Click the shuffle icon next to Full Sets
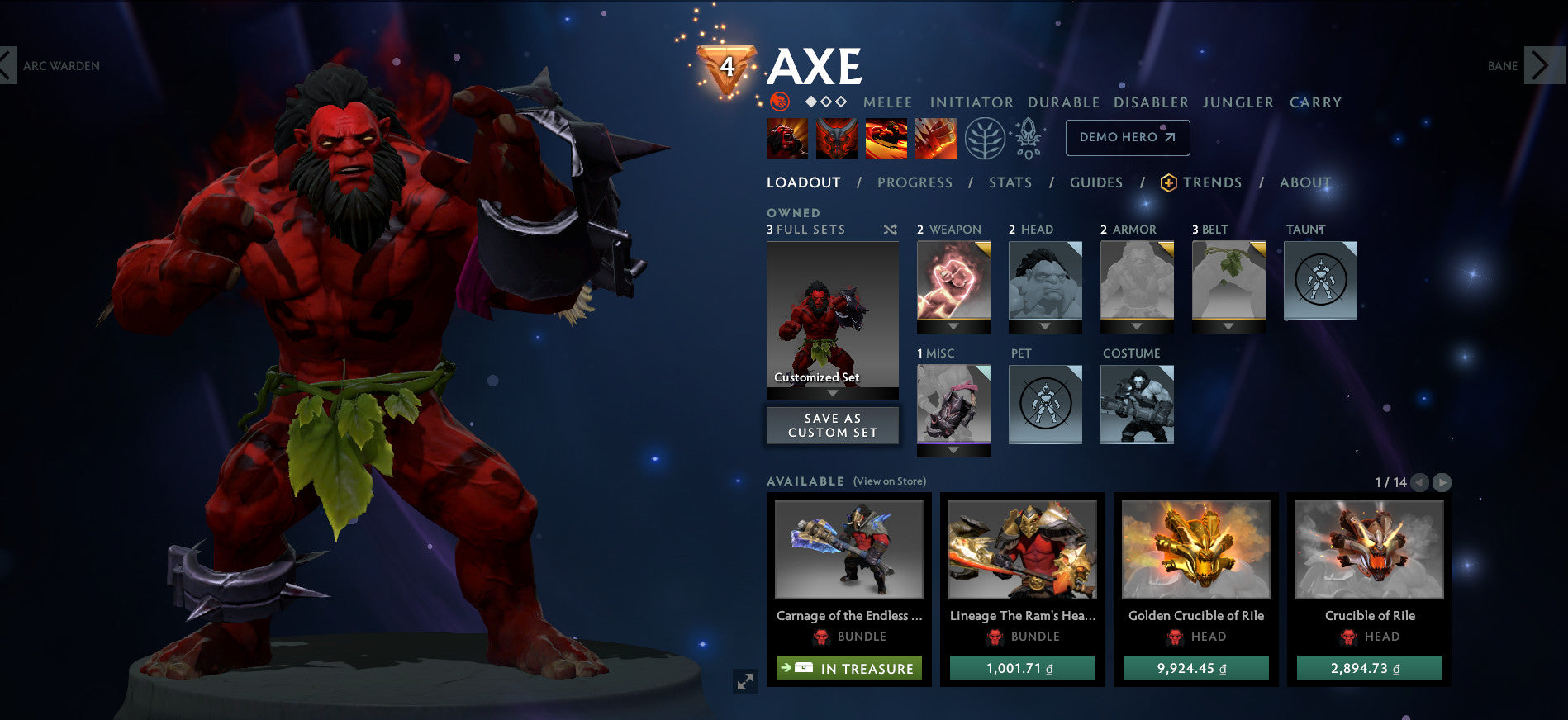 (x=890, y=230)
